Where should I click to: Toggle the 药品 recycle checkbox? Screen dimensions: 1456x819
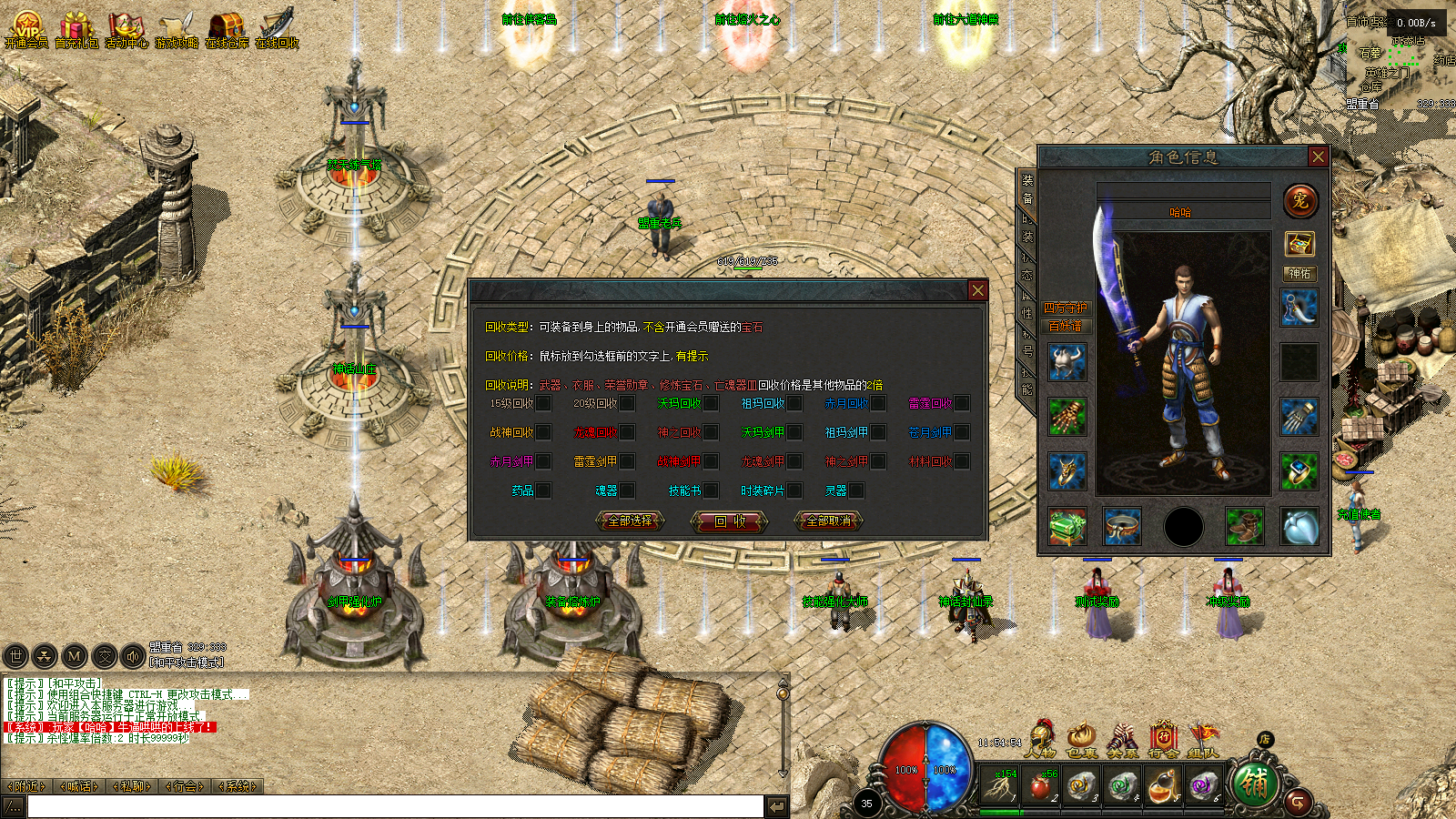click(x=543, y=490)
